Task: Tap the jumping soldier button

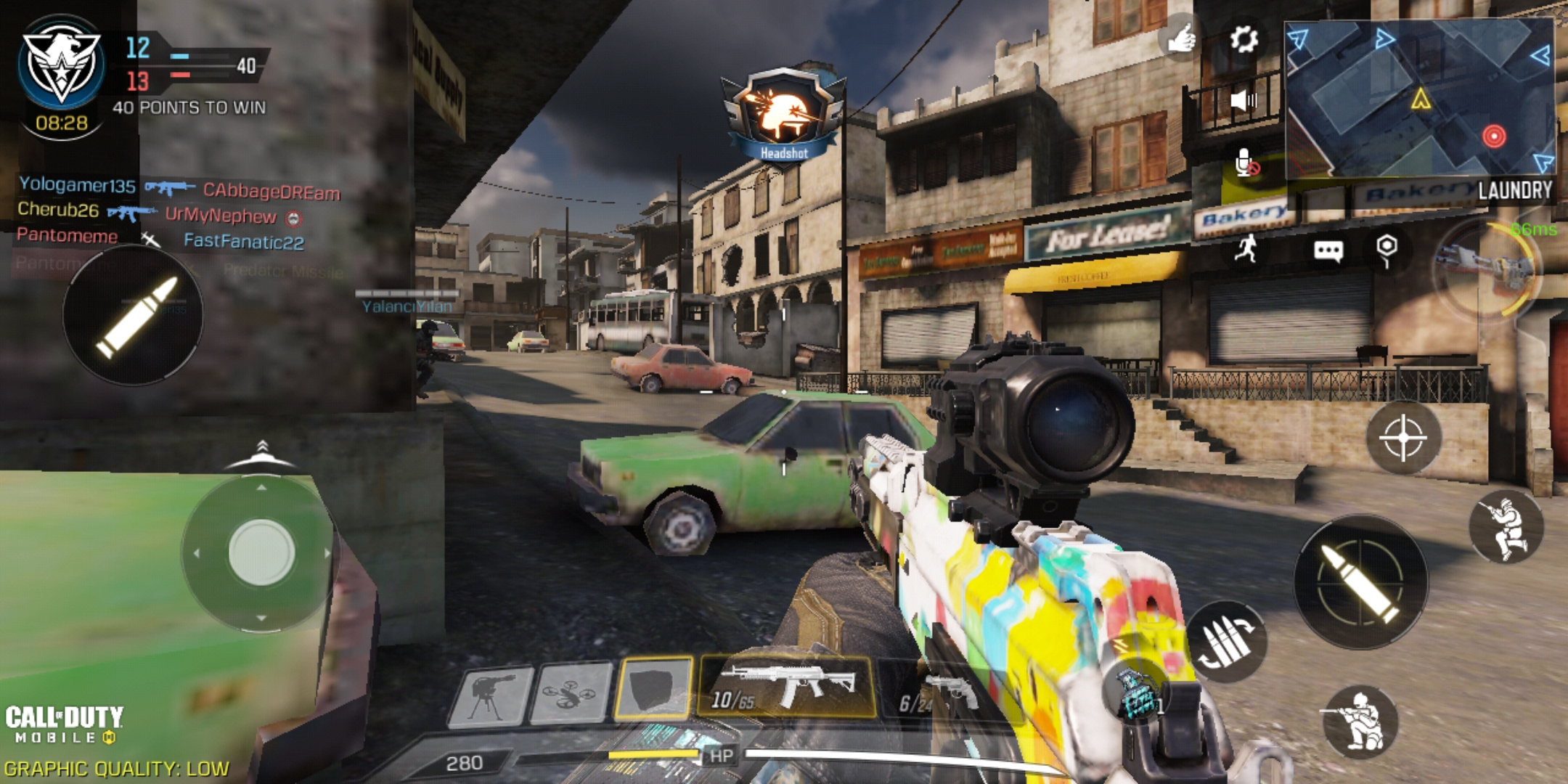Action: [x=1506, y=527]
